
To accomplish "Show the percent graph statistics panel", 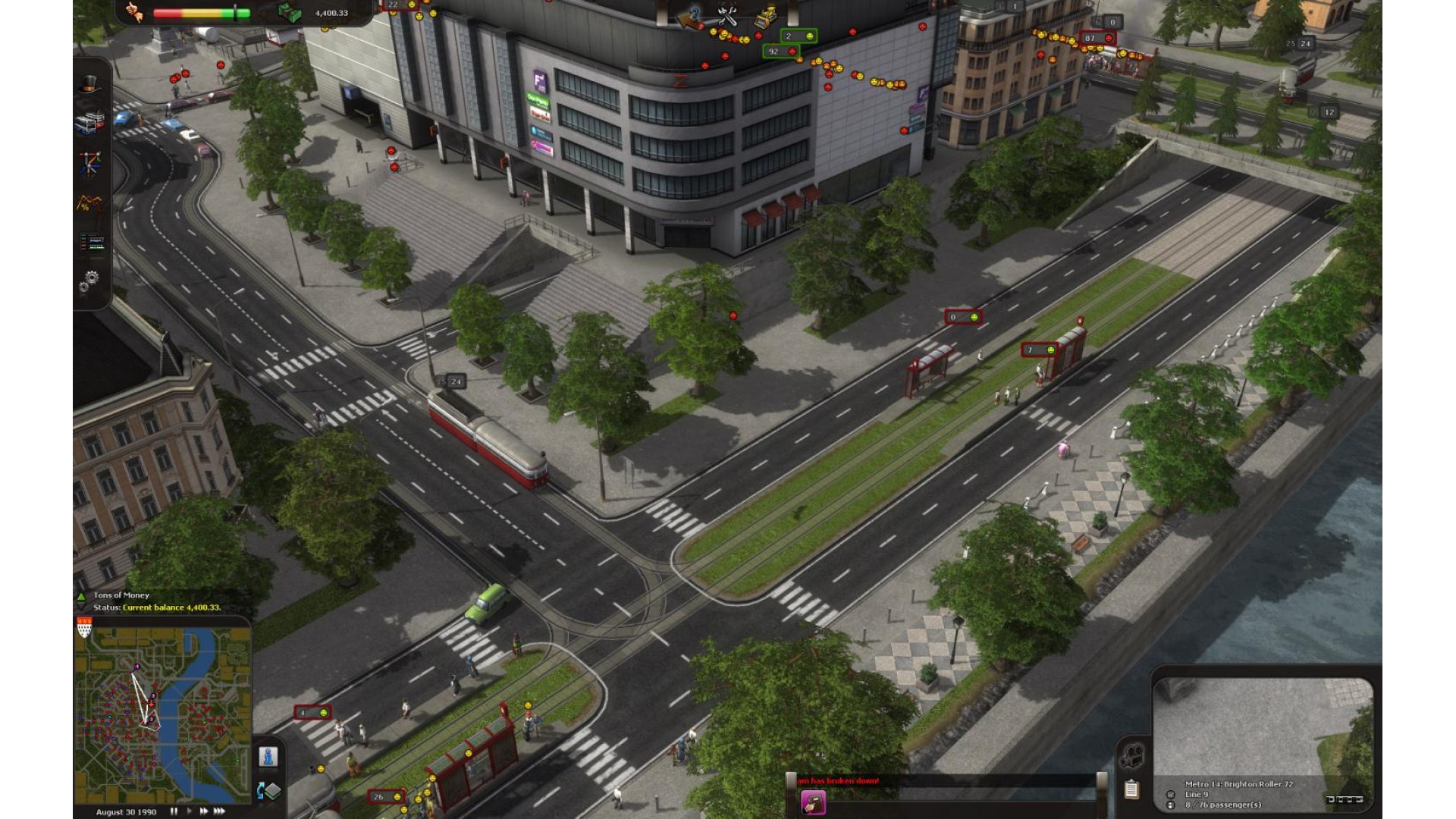I will pyautogui.click(x=89, y=202).
